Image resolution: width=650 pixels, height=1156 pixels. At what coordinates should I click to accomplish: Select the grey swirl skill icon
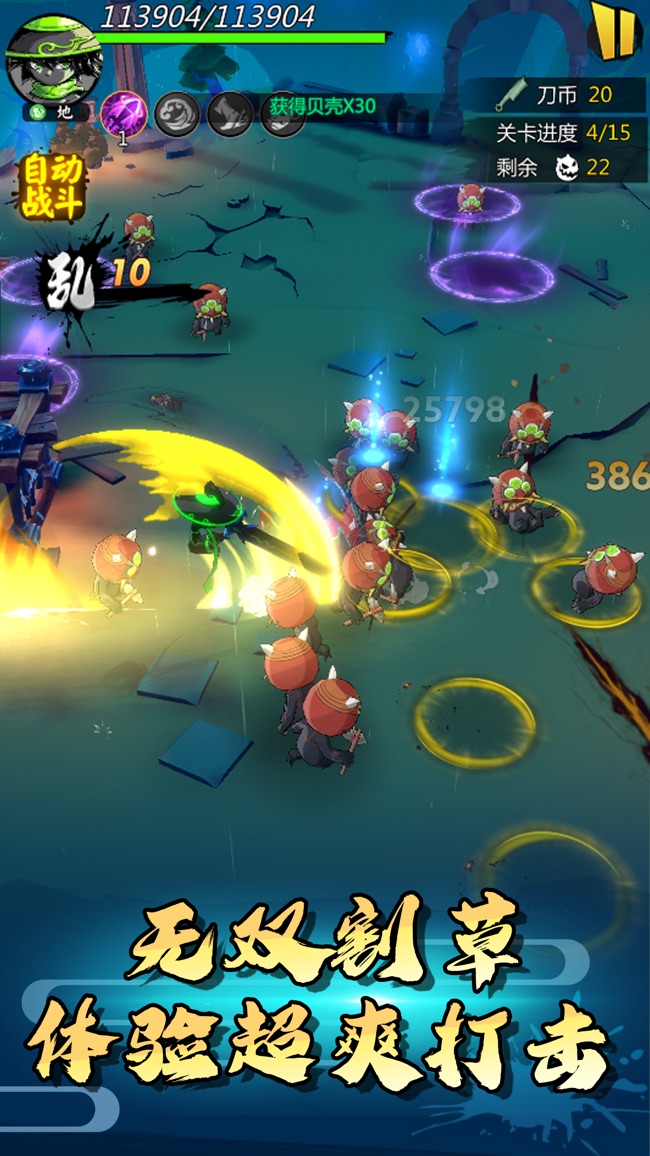tap(176, 113)
